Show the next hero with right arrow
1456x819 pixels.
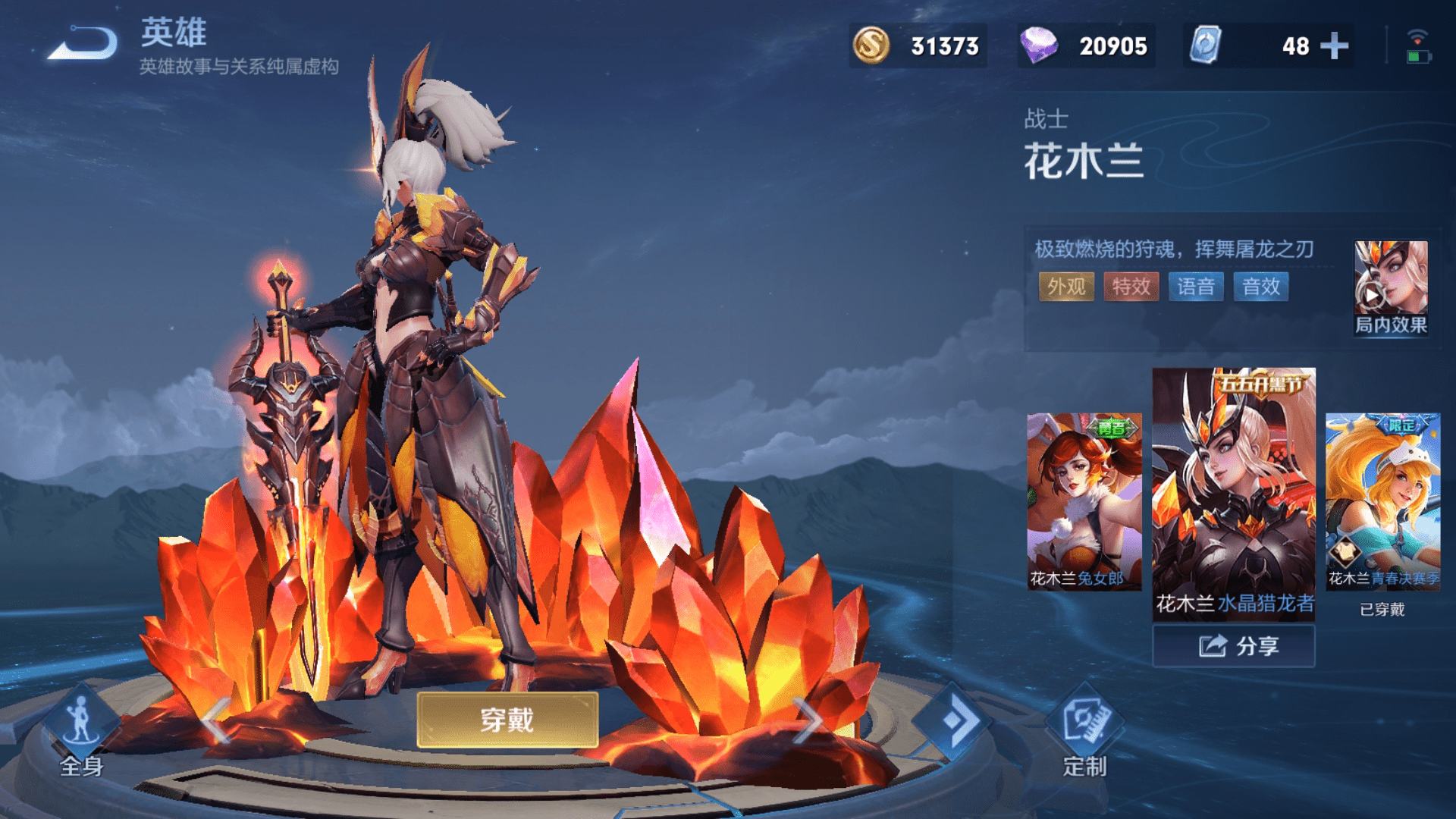pos(806,720)
